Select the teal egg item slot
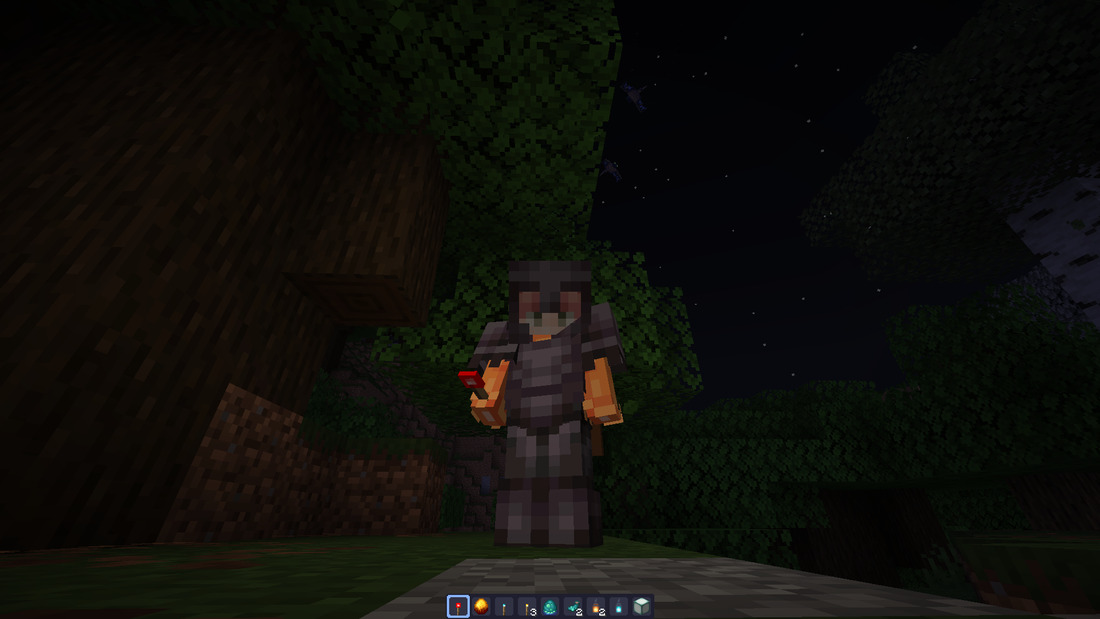The image size is (1100, 619). click(x=551, y=606)
